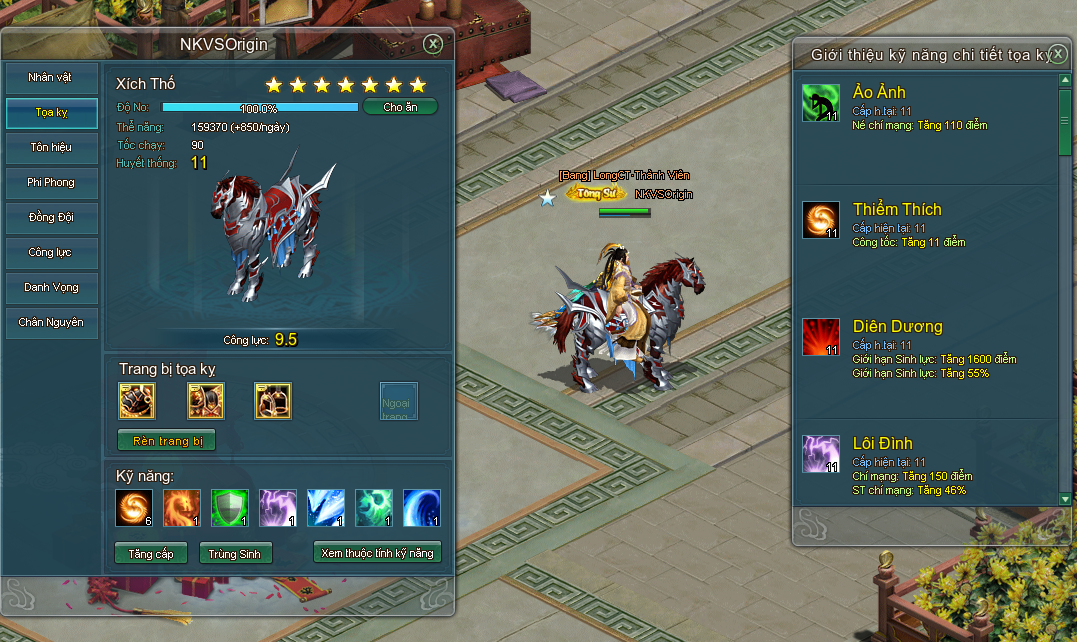The height and width of the screenshot is (642, 1077).
Task: Open the Danh Vọng tab
Action: 52,288
